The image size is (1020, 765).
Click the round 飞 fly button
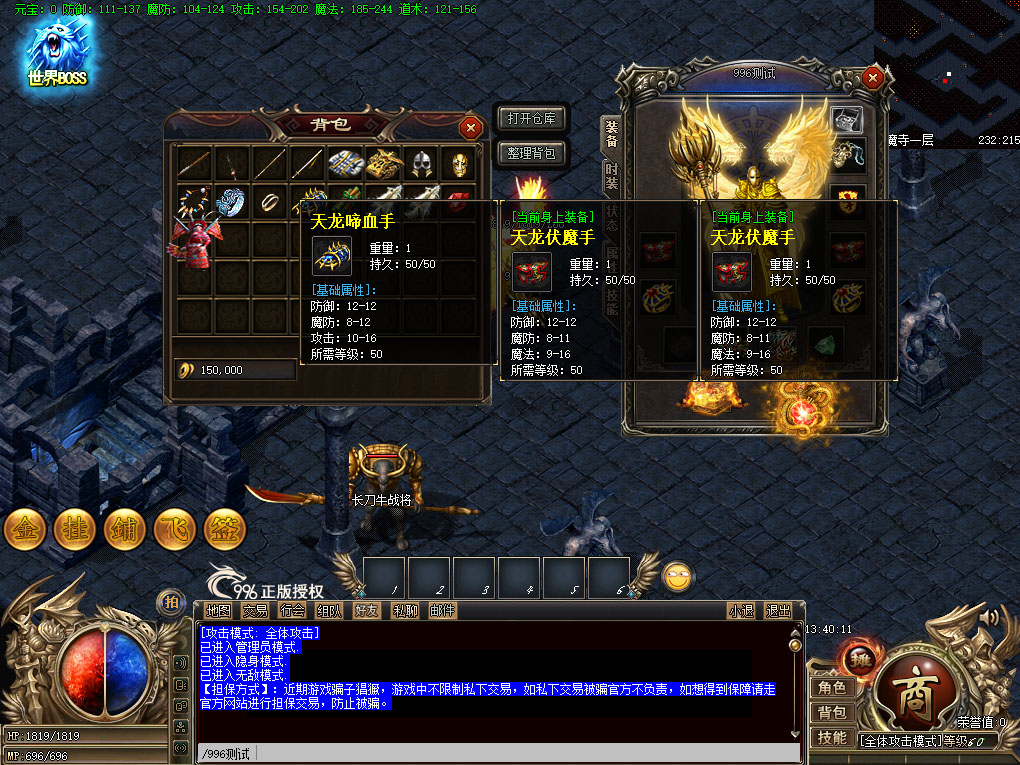click(x=175, y=530)
